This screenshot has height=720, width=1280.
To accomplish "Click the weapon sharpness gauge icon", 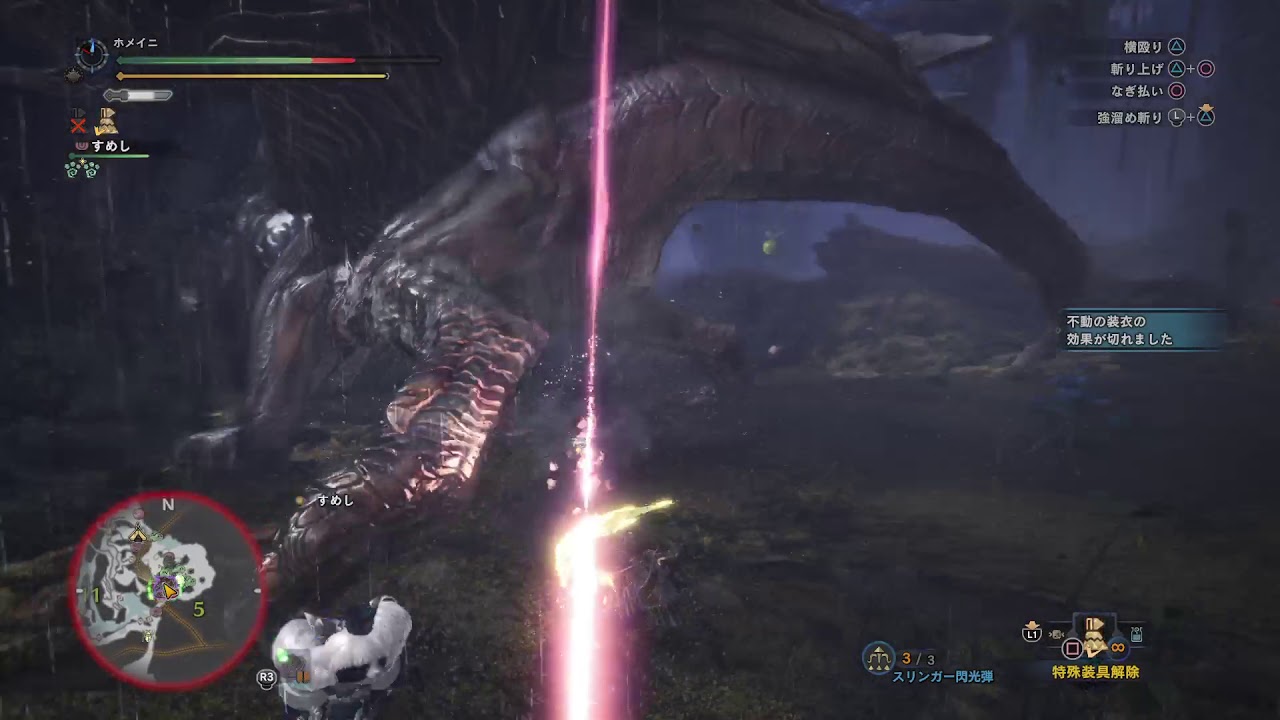I will pyautogui.click(x=138, y=96).
